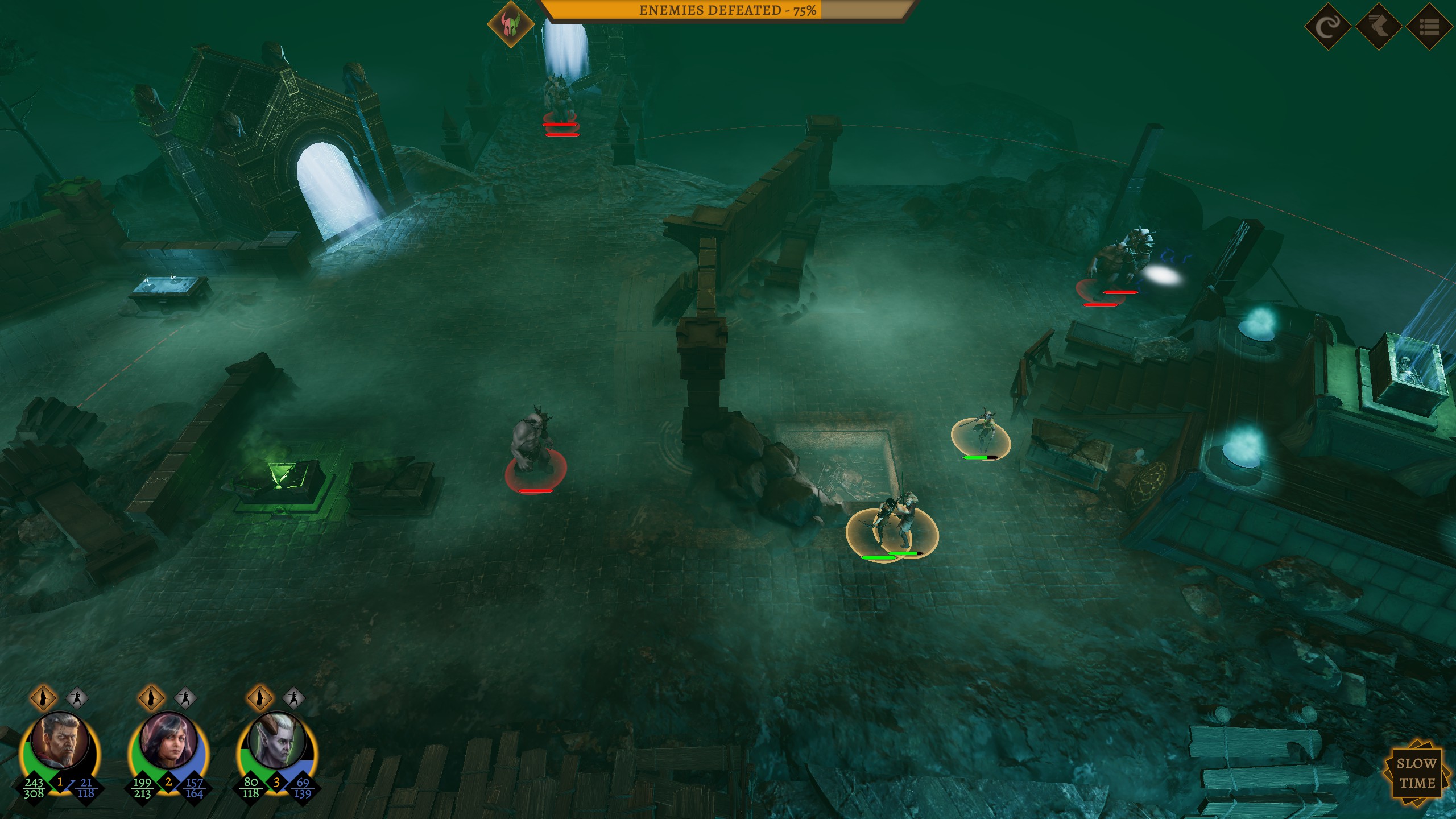Activate the Slow Time button

(x=1416, y=773)
